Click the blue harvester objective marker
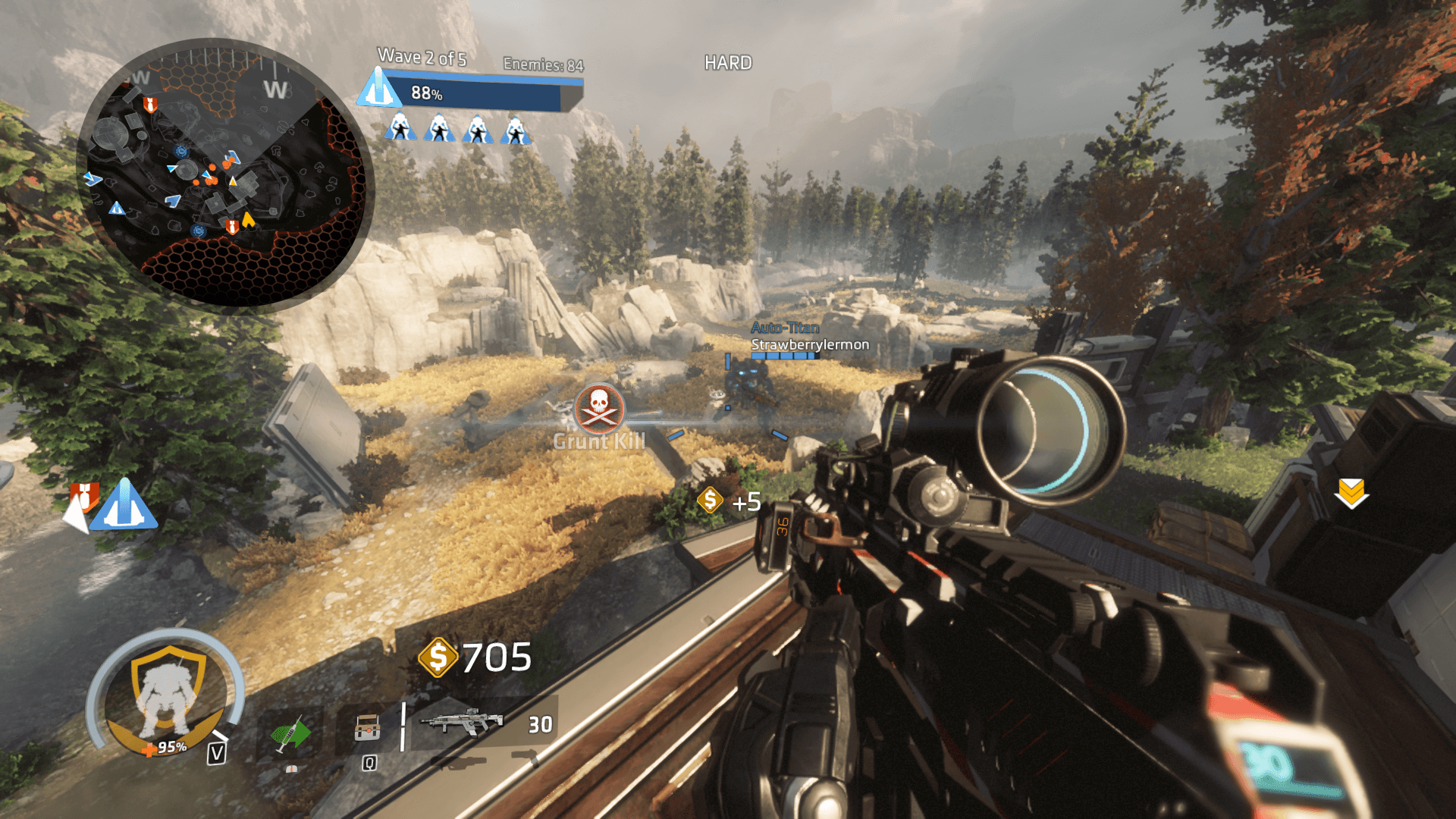The image size is (1456, 819). pyautogui.click(x=124, y=505)
